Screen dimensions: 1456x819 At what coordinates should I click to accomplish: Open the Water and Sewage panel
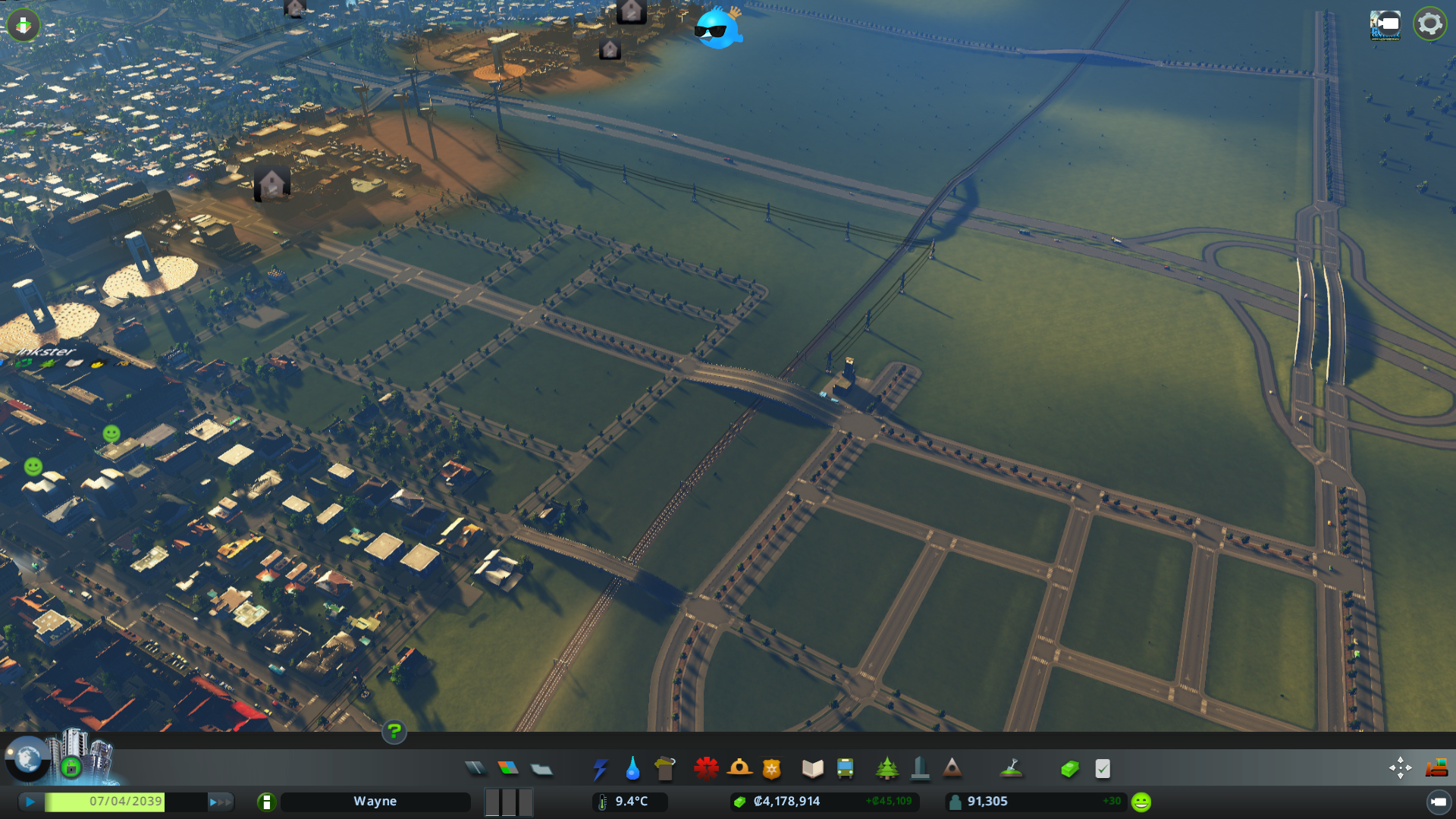point(633,768)
